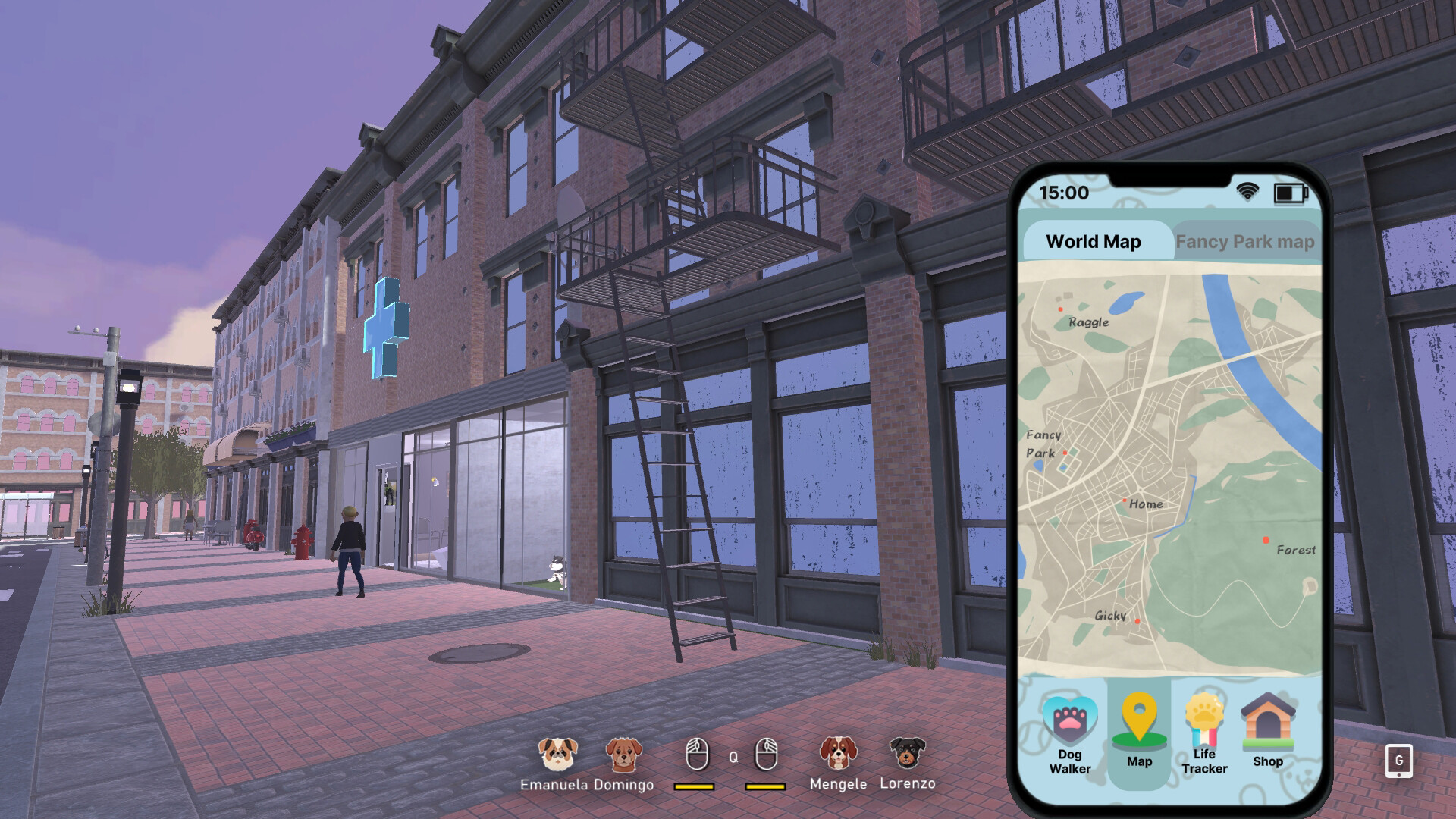This screenshot has width=1456, height=819.
Task: Select the World Map tab
Action: (1094, 242)
